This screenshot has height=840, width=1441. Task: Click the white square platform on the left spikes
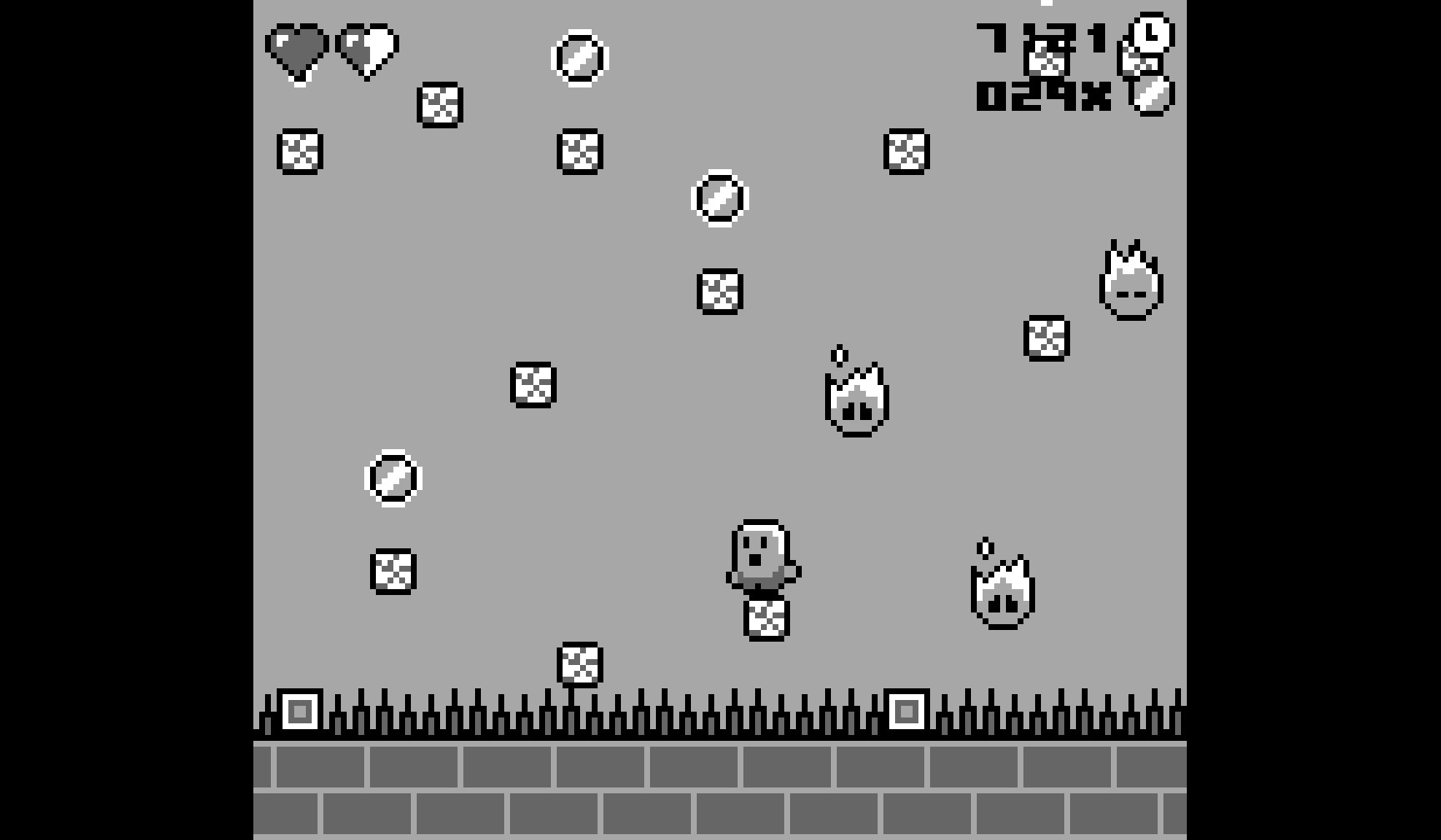click(x=300, y=711)
